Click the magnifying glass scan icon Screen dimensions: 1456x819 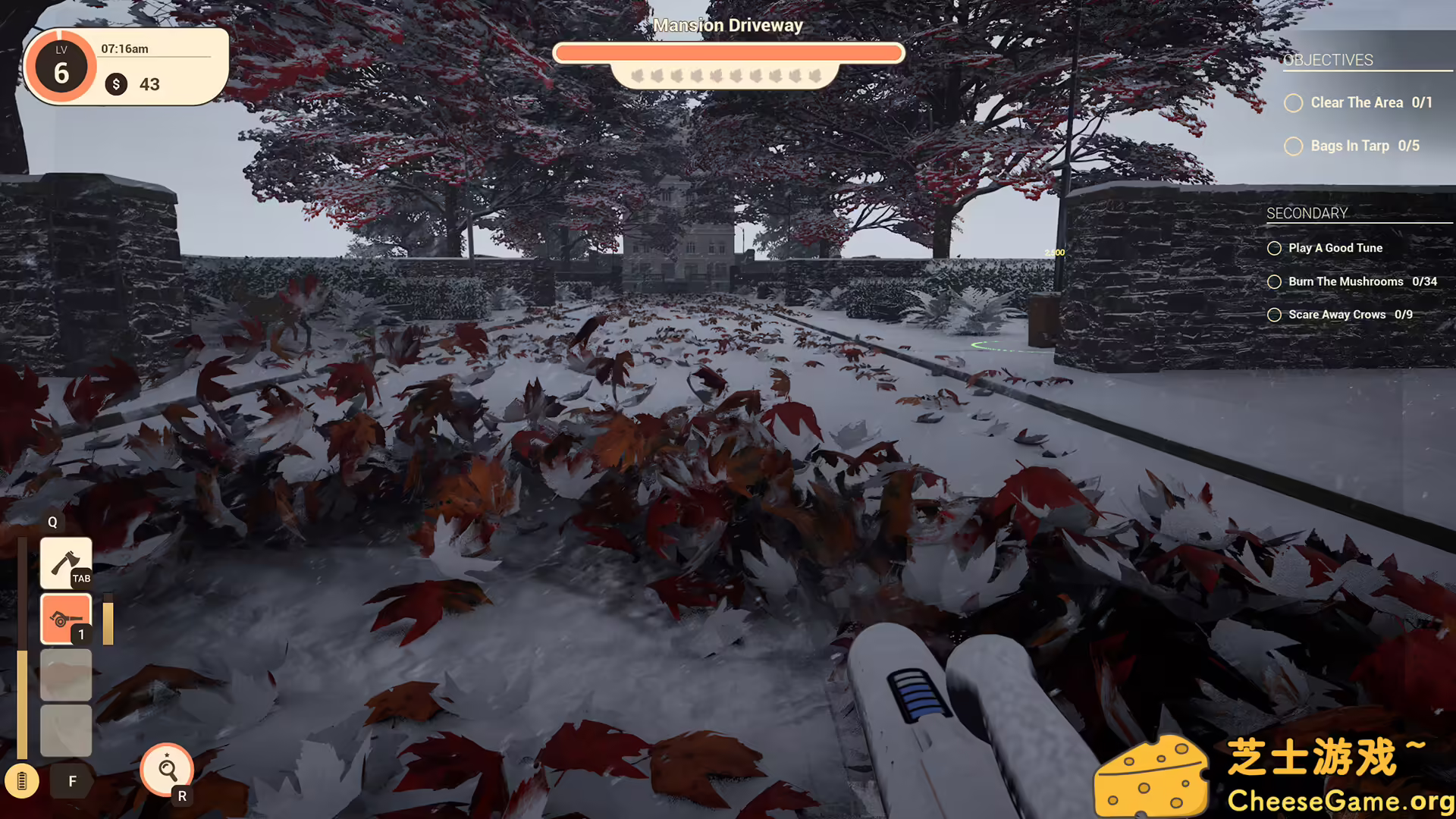pos(167,770)
